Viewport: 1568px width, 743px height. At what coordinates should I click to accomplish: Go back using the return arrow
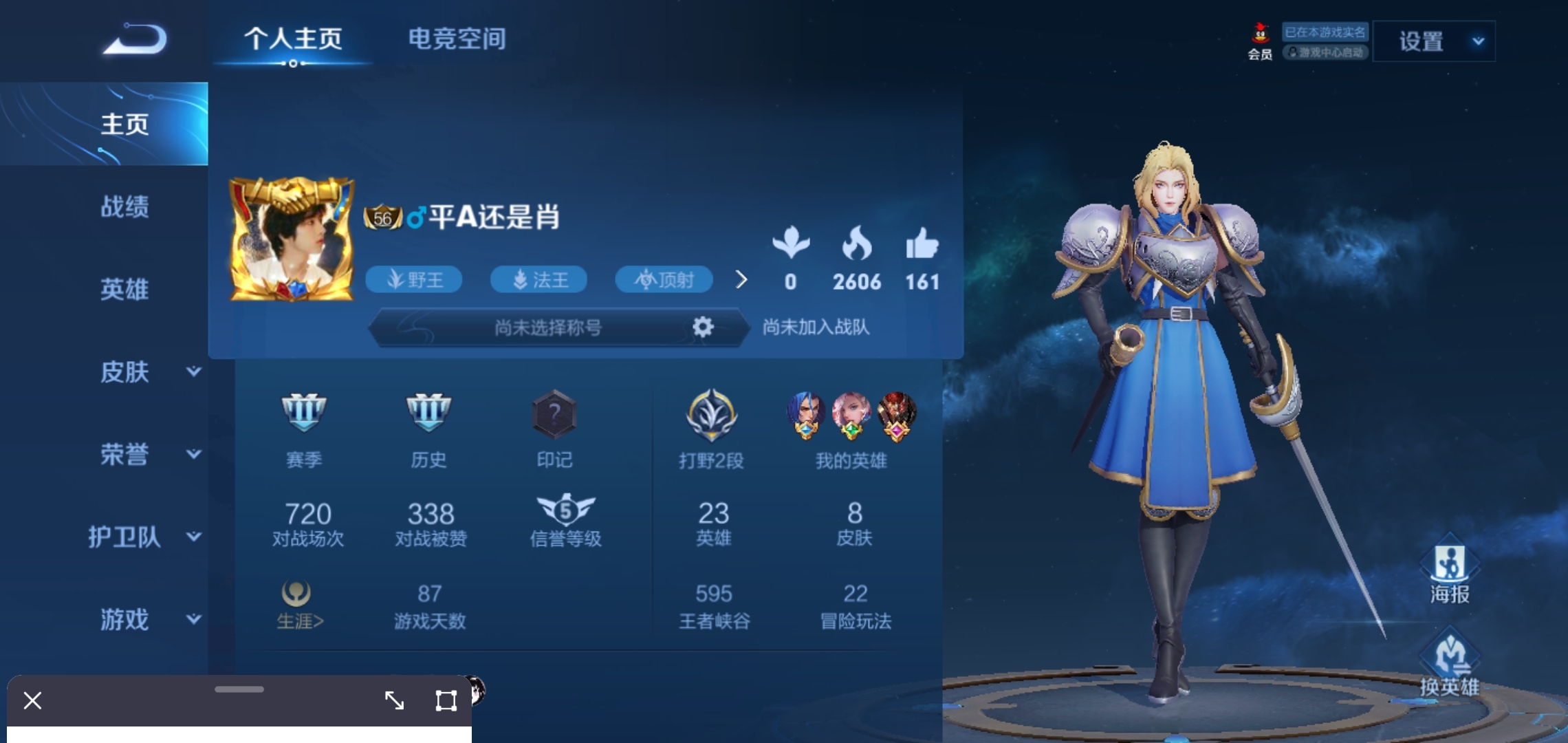(x=135, y=39)
